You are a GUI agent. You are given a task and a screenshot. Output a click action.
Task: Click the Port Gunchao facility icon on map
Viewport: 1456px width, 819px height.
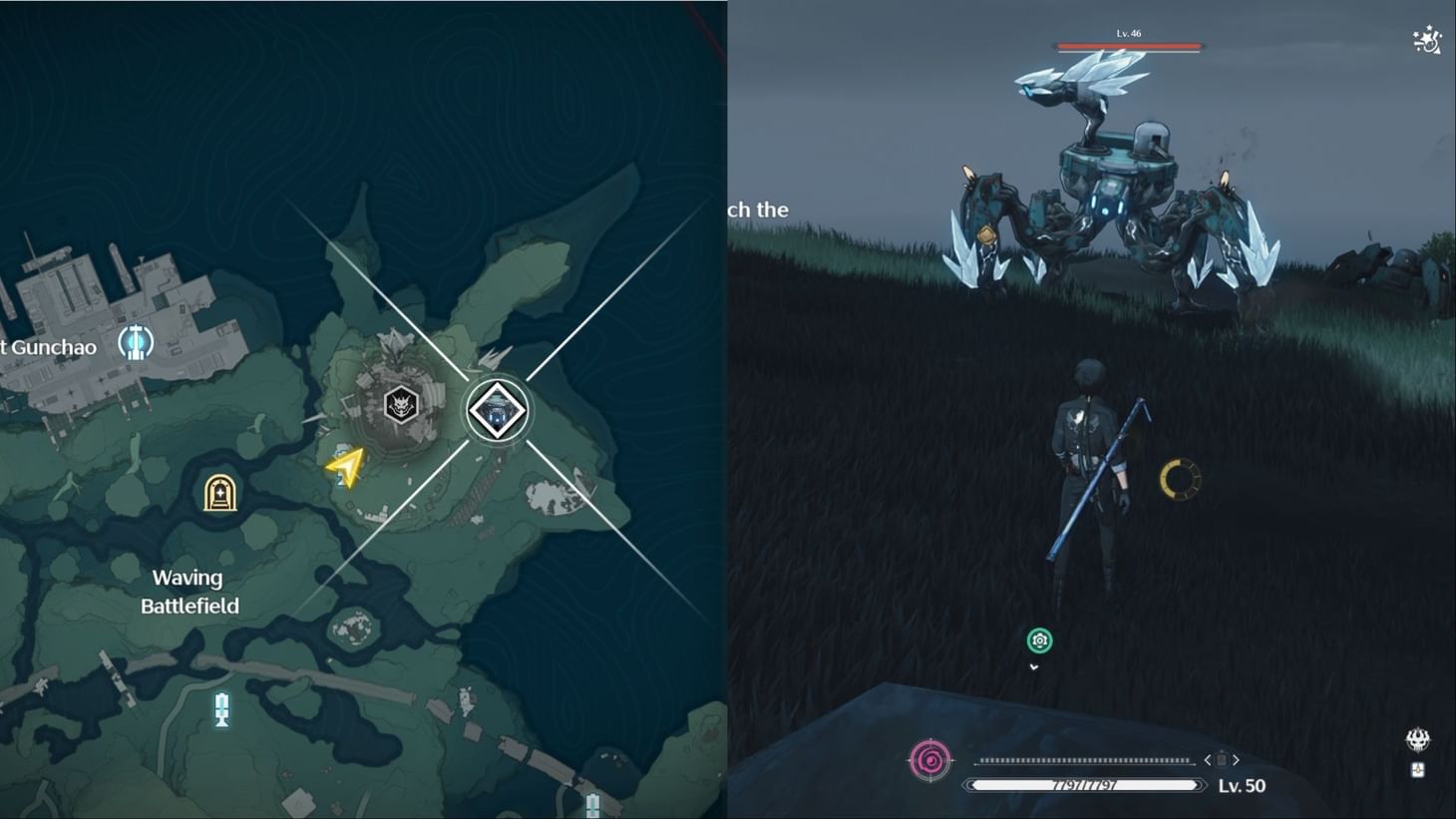pos(136,342)
